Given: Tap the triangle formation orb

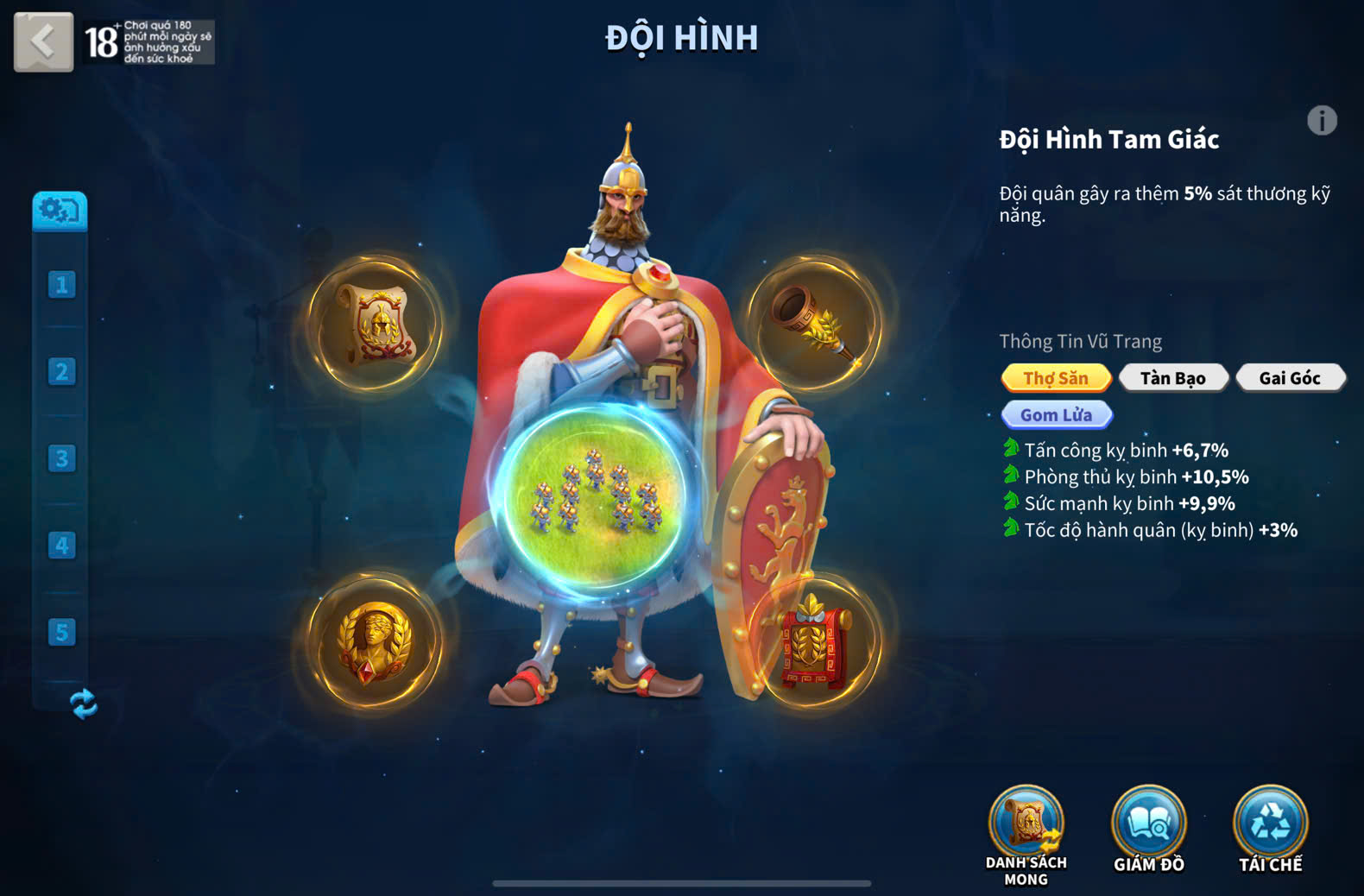Looking at the screenshot, I should (x=594, y=496).
